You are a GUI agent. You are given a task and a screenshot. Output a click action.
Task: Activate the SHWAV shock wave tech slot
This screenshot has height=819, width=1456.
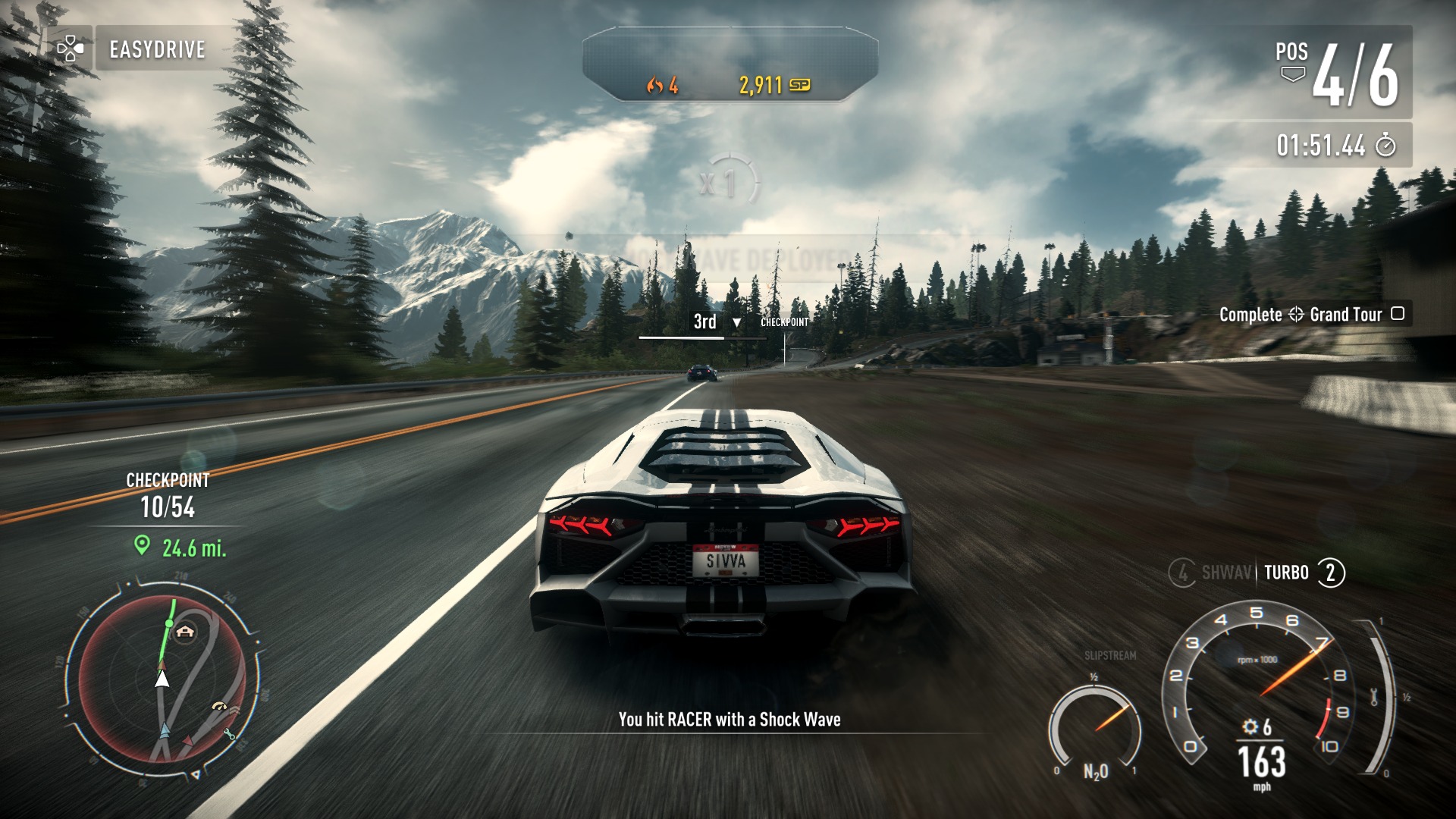(1212, 573)
